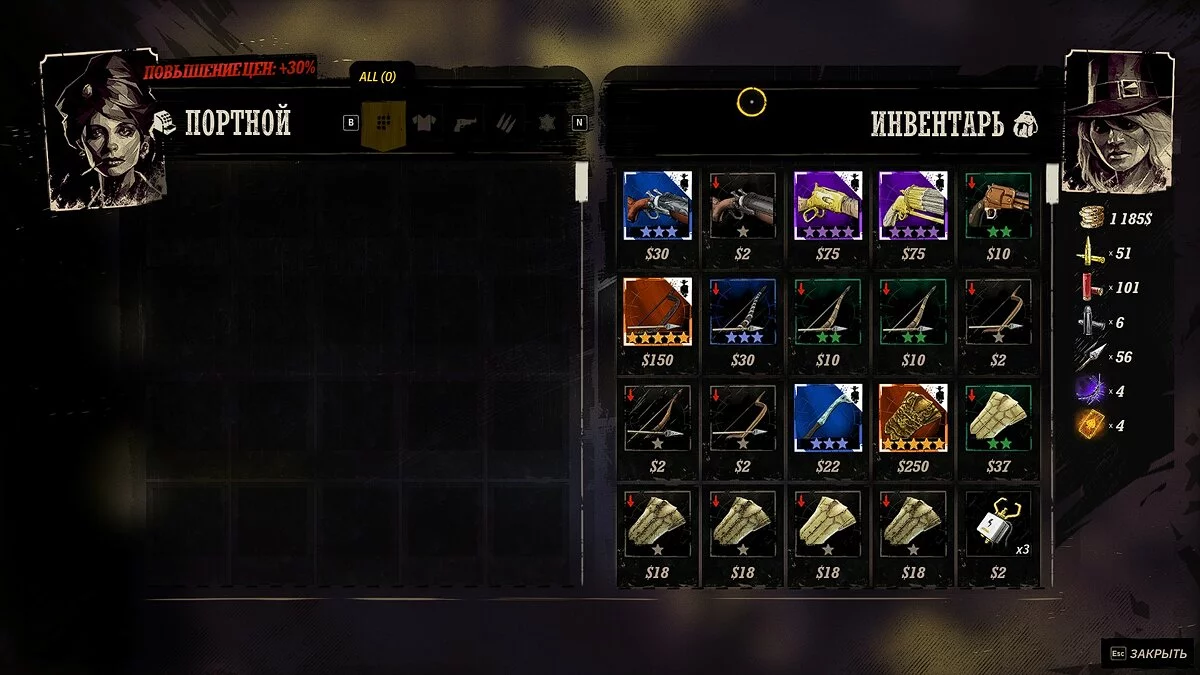This screenshot has width=1200, height=675.
Task: Switch to the clothing shirt tab
Action: 423,123
